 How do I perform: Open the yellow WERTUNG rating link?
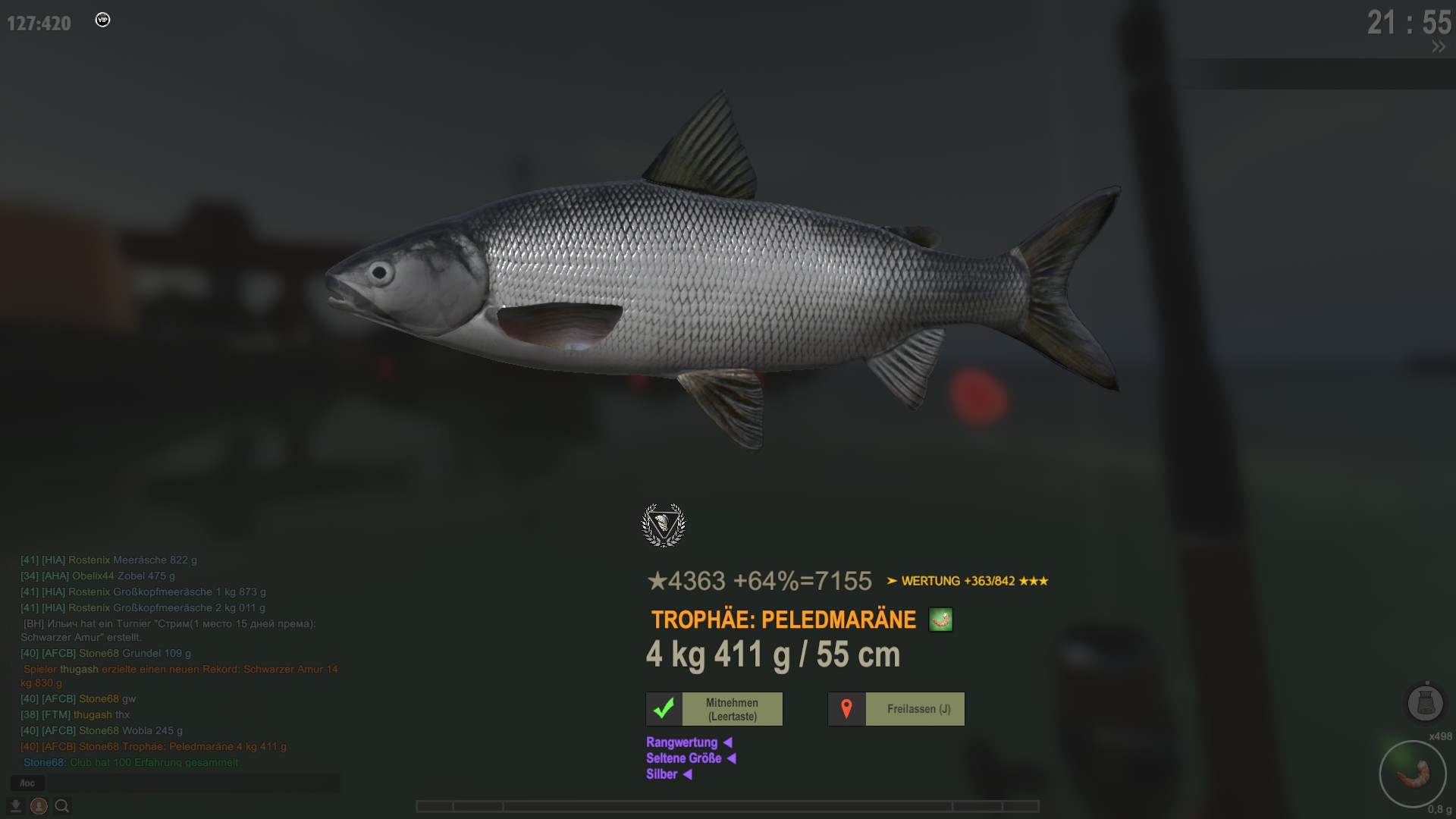click(x=967, y=581)
